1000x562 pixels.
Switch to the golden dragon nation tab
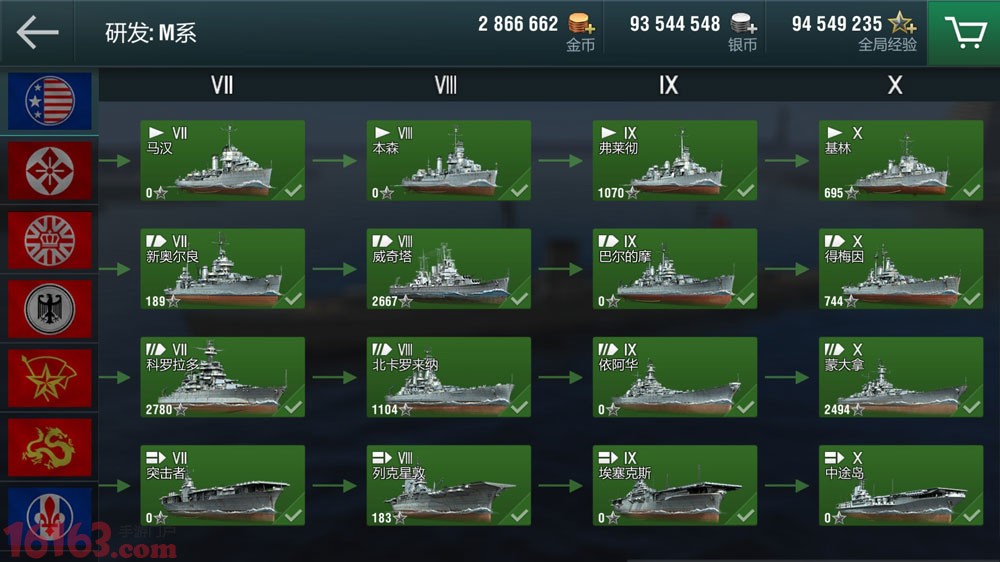tap(50, 447)
